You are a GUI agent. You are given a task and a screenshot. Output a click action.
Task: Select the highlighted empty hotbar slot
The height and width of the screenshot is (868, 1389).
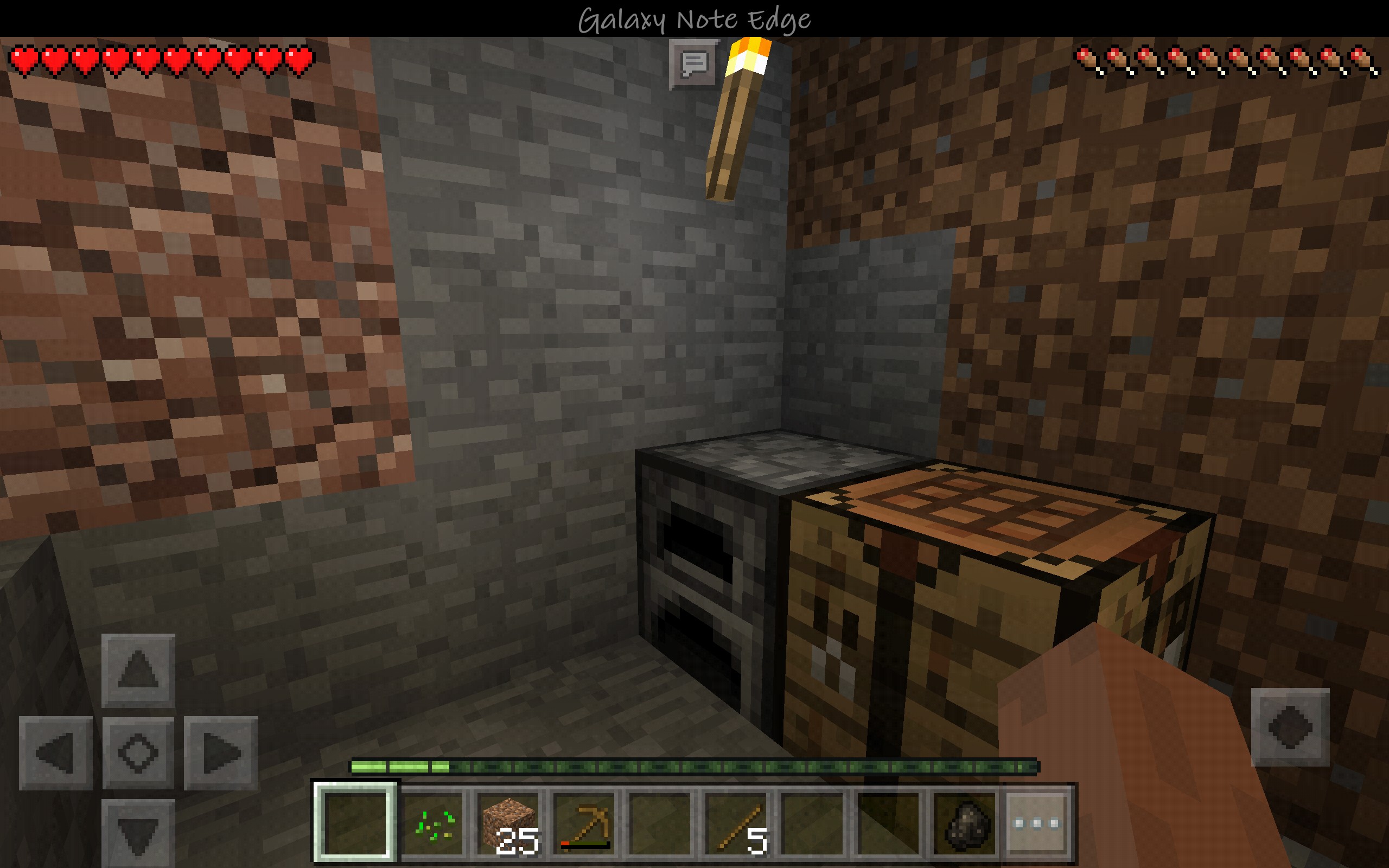tap(356, 823)
